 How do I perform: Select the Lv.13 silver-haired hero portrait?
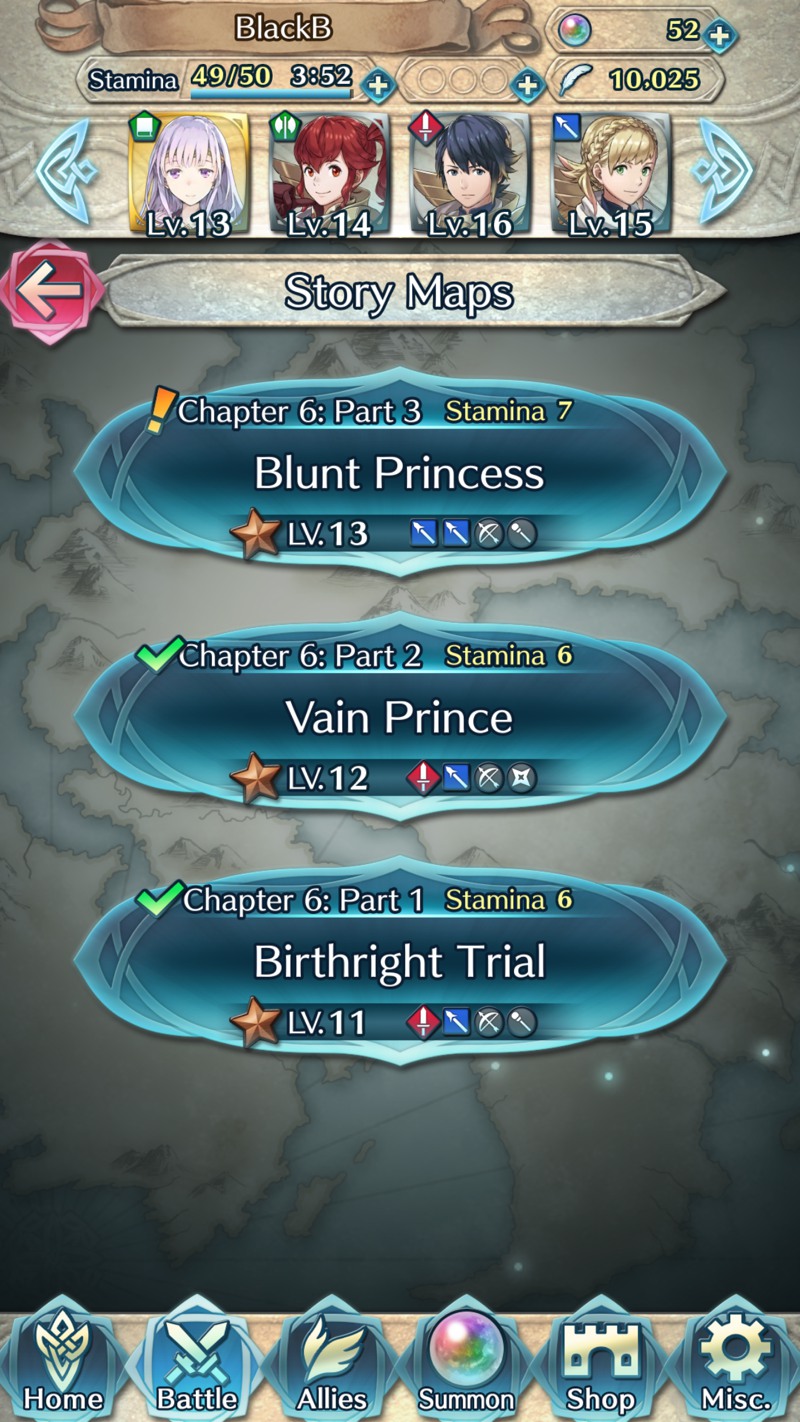tap(190, 176)
